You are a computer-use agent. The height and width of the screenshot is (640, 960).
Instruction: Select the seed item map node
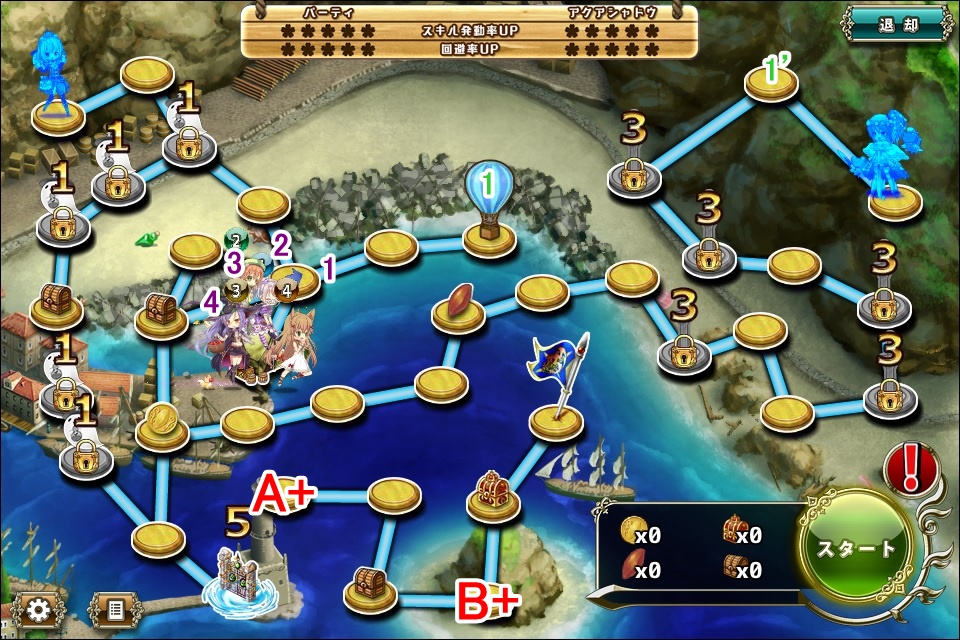tap(458, 308)
